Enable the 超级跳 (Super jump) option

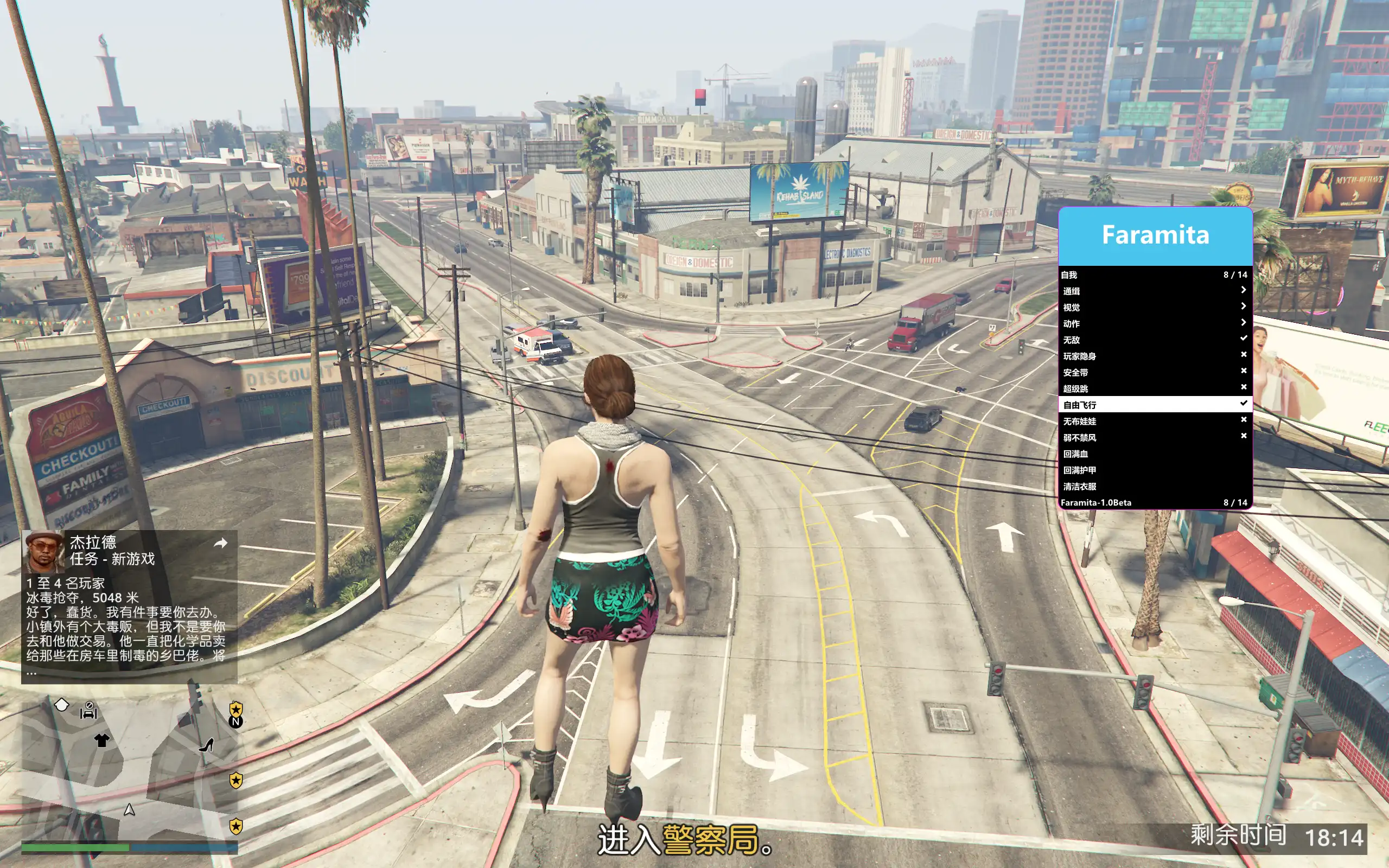click(x=1154, y=388)
